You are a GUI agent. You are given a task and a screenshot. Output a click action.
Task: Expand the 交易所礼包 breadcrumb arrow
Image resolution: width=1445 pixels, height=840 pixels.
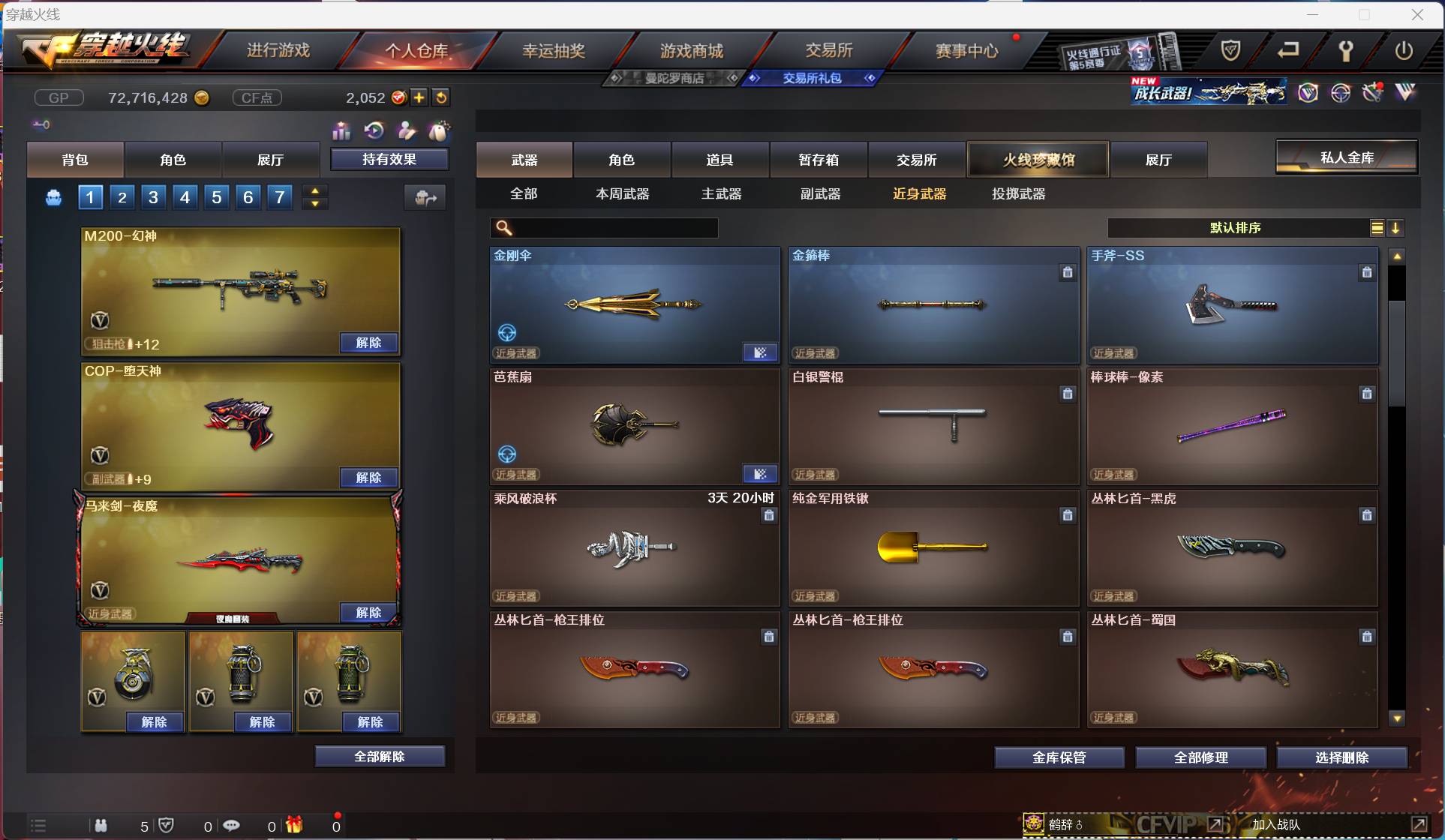point(870,77)
